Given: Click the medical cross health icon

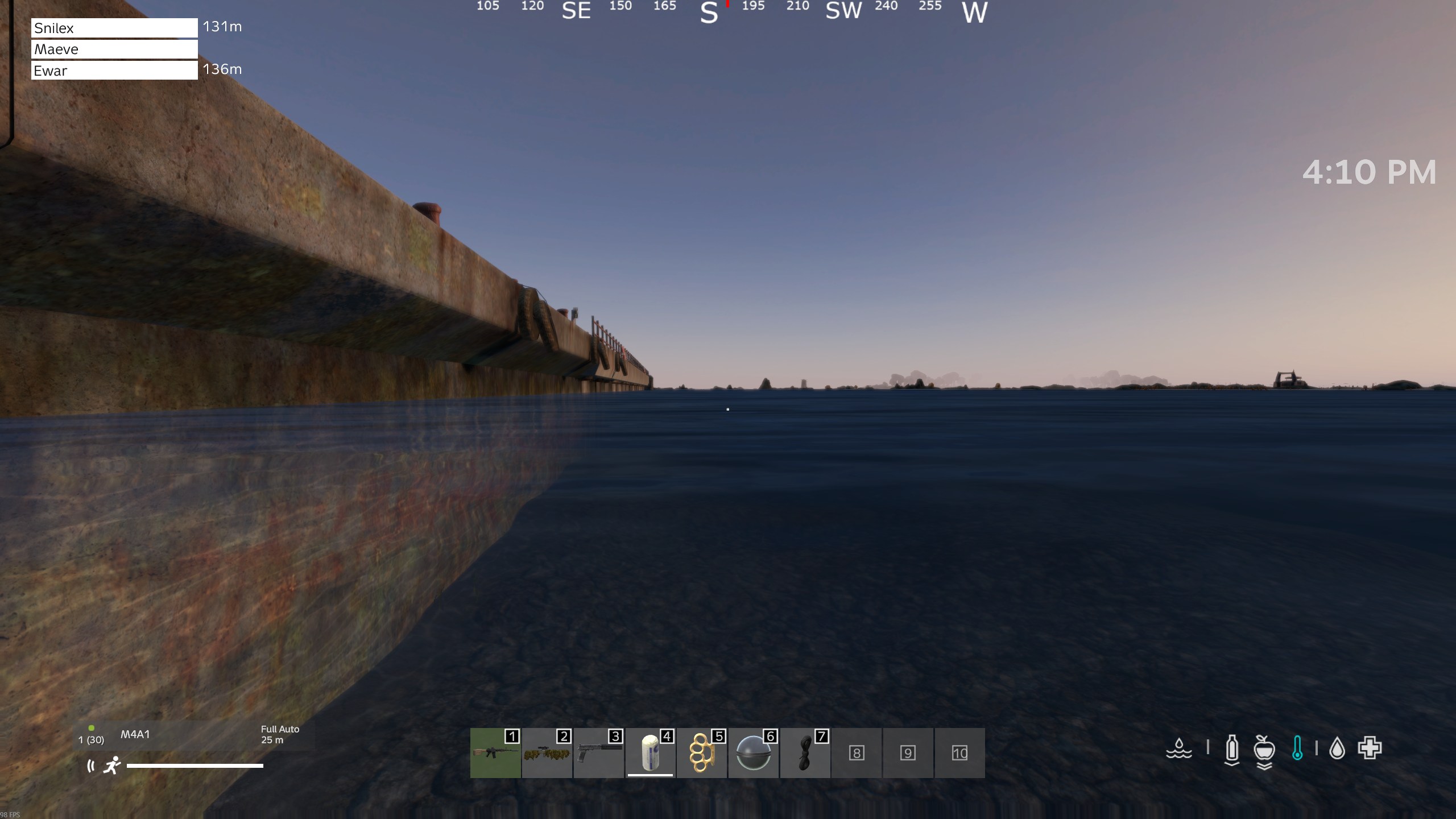Looking at the screenshot, I should tap(1370, 748).
